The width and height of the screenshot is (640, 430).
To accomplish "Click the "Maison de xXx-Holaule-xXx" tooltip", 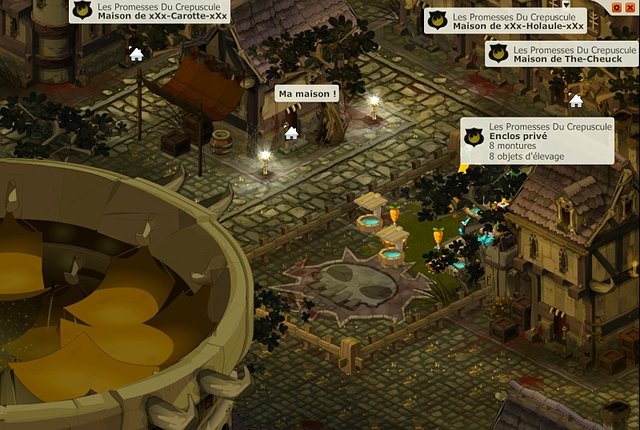I will tap(505, 21).
